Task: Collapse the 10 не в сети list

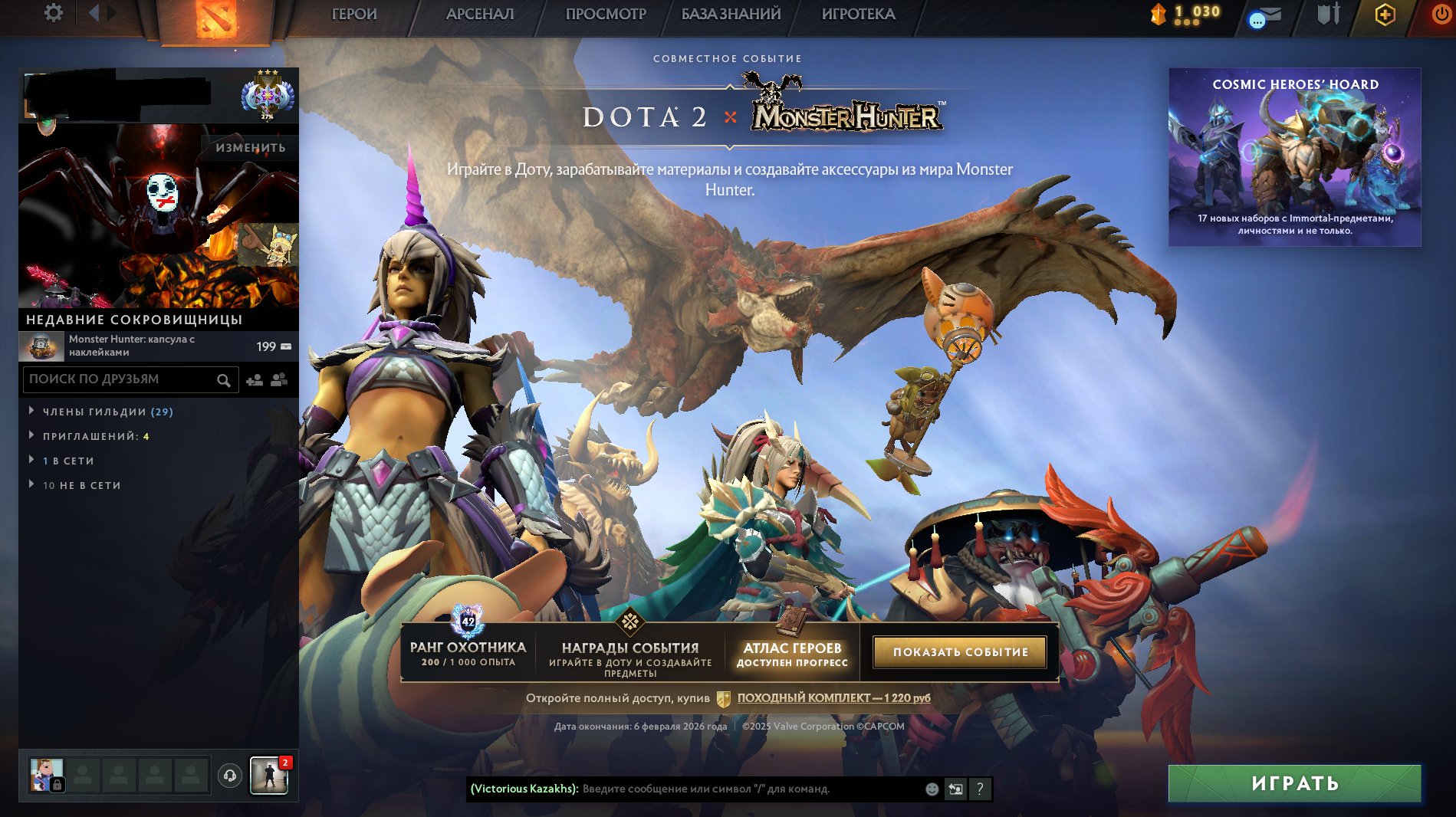Action: click(x=82, y=485)
